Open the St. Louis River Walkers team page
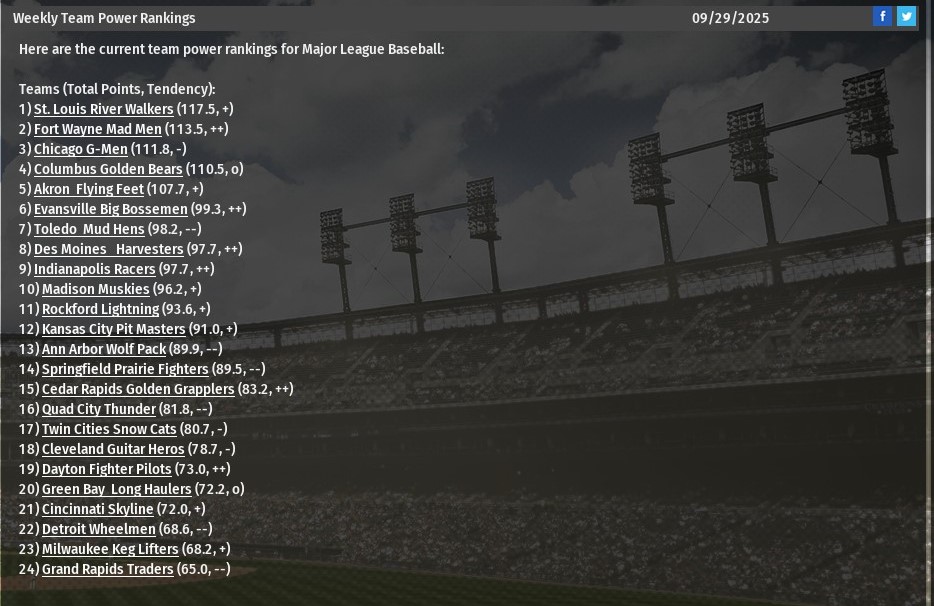 pos(103,109)
